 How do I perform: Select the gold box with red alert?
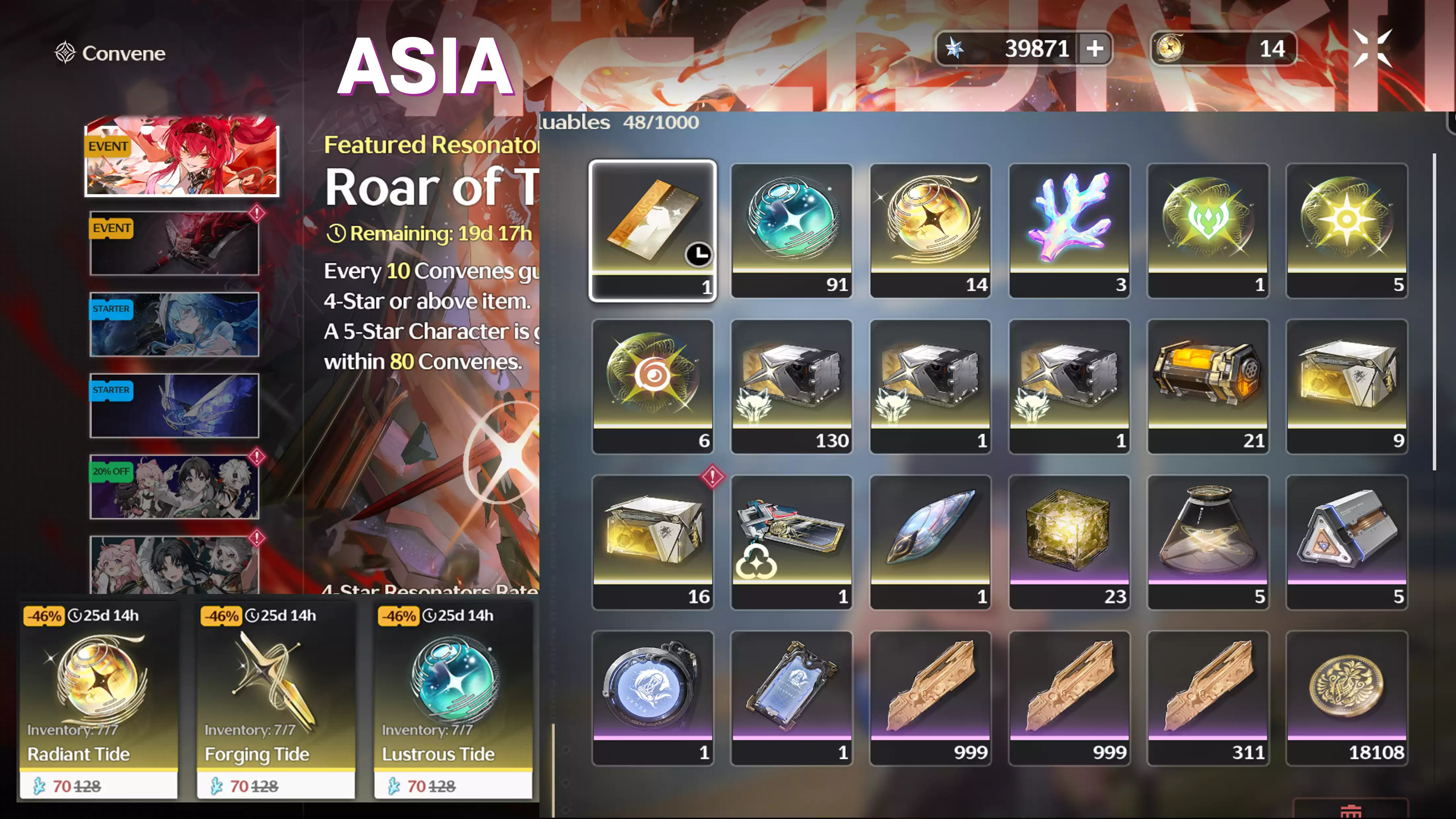(x=653, y=542)
